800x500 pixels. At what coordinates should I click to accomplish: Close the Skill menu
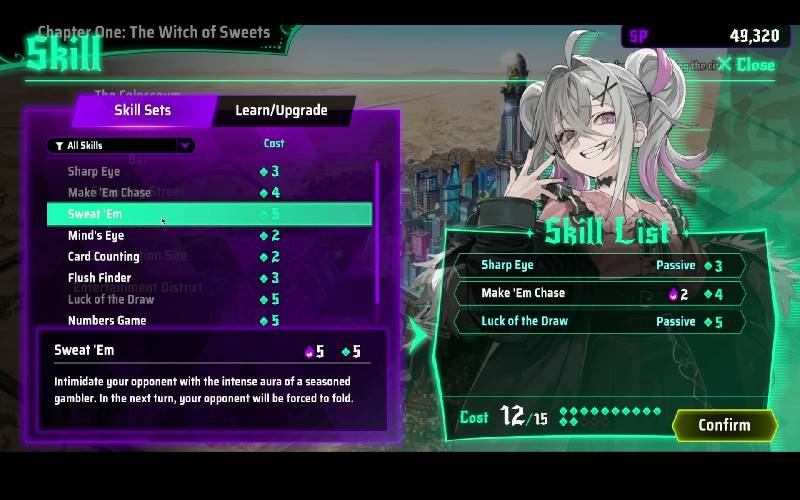[x=746, y=65]
